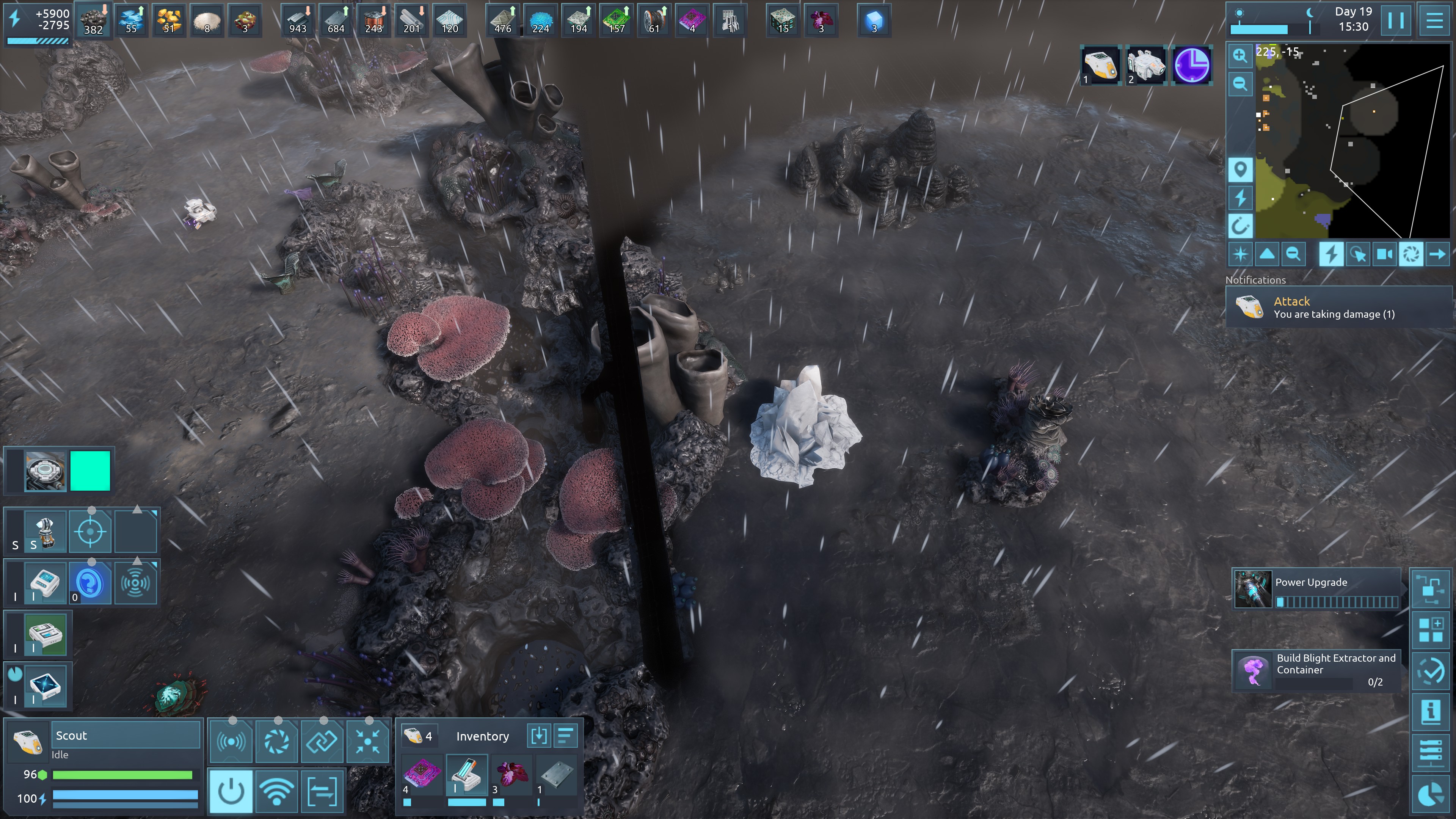Pause the game
The width and height of the screenshot is (1456, 819).
1396,20
